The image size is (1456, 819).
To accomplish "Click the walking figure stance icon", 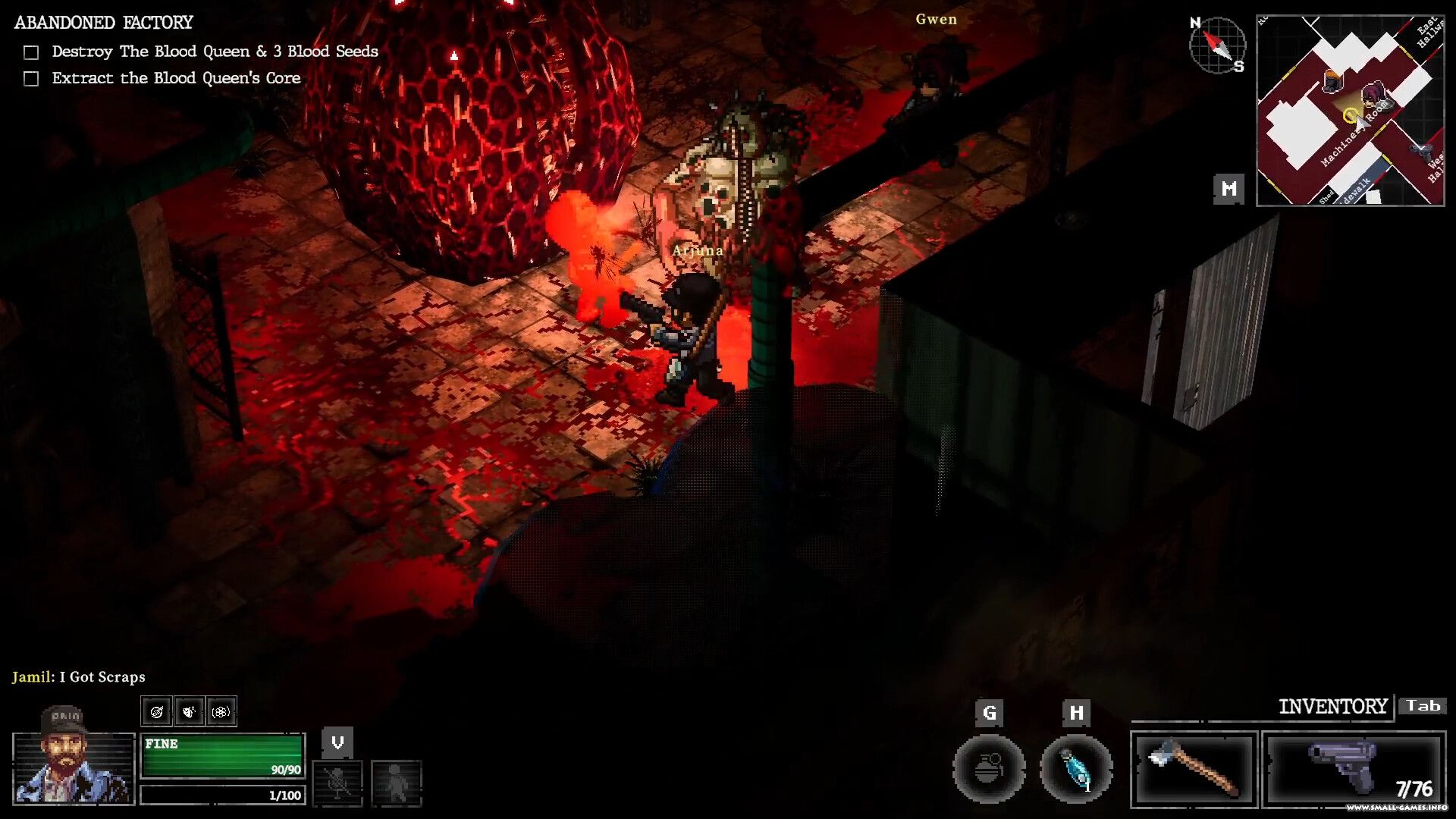I will (x=396, y=783).
